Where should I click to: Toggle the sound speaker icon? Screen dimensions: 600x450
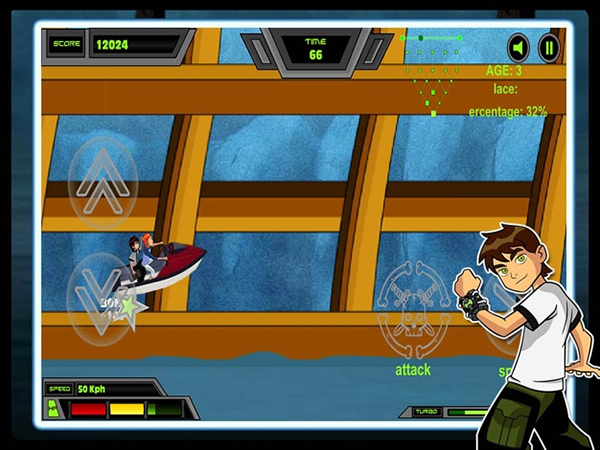pyautogui.click(x=518, y=47)
